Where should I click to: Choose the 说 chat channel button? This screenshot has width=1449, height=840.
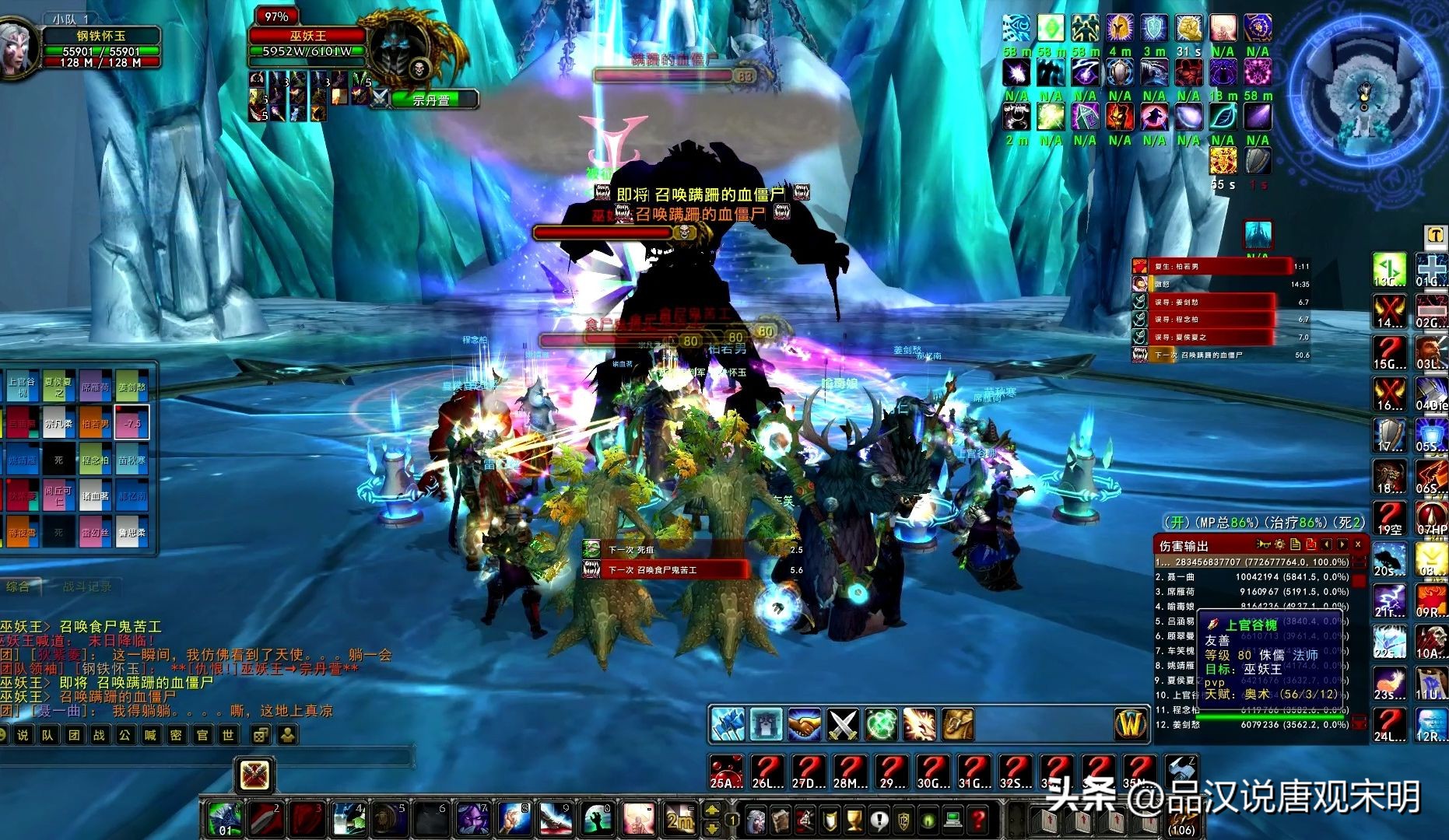(23, 735)
